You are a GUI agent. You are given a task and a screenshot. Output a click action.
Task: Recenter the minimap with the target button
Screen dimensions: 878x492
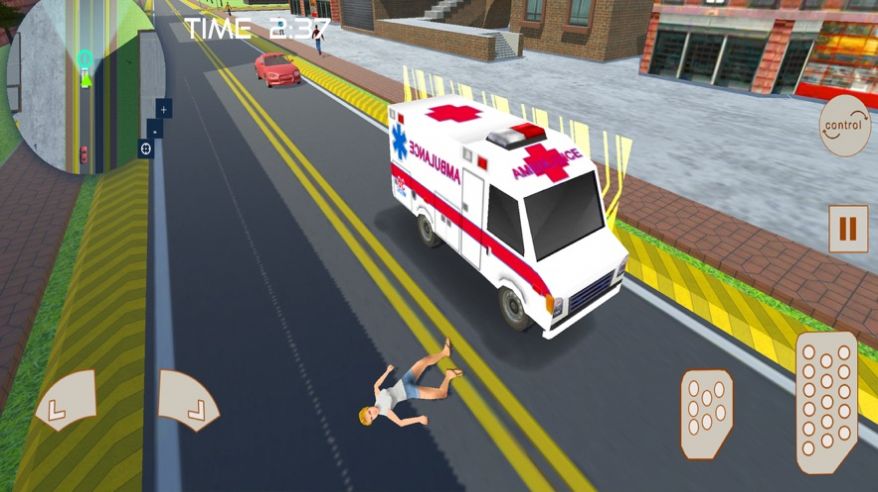tap(146, 148)
